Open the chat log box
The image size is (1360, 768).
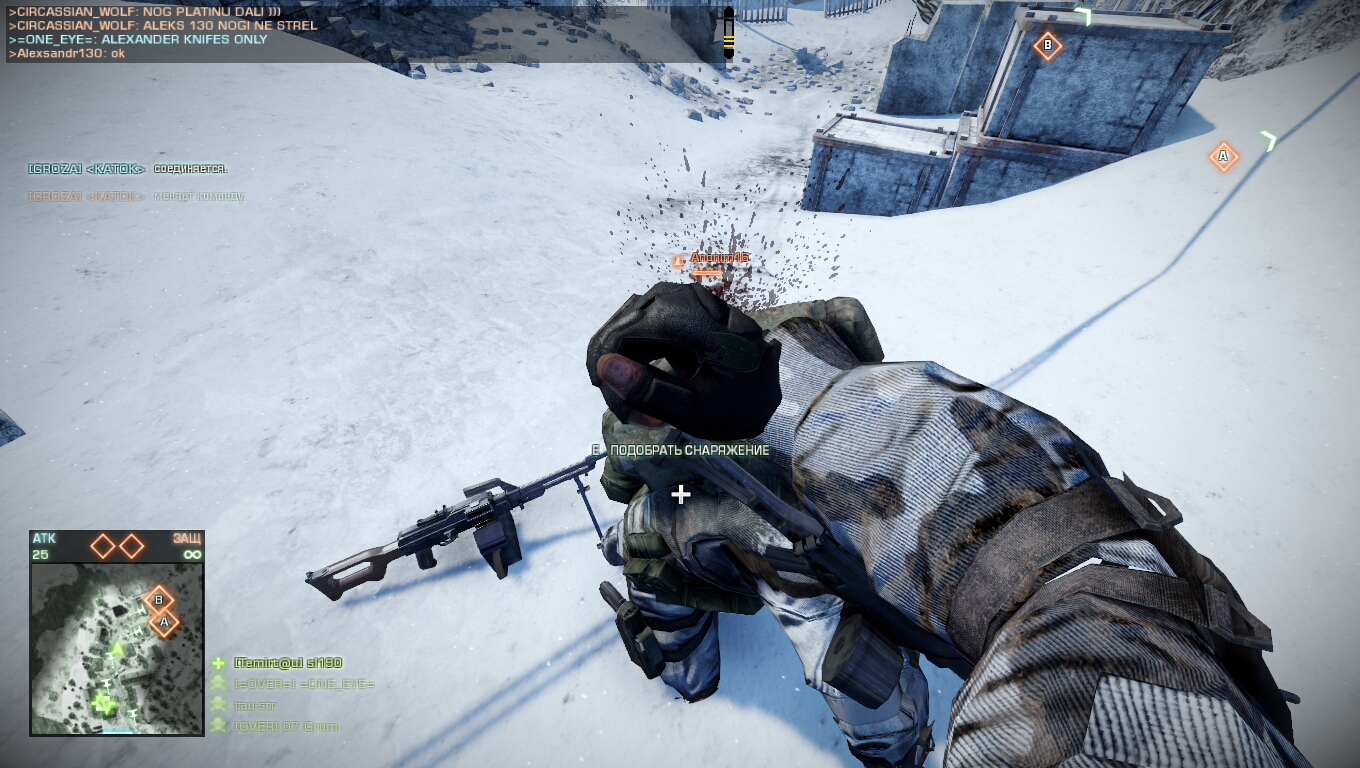(365, 33)
